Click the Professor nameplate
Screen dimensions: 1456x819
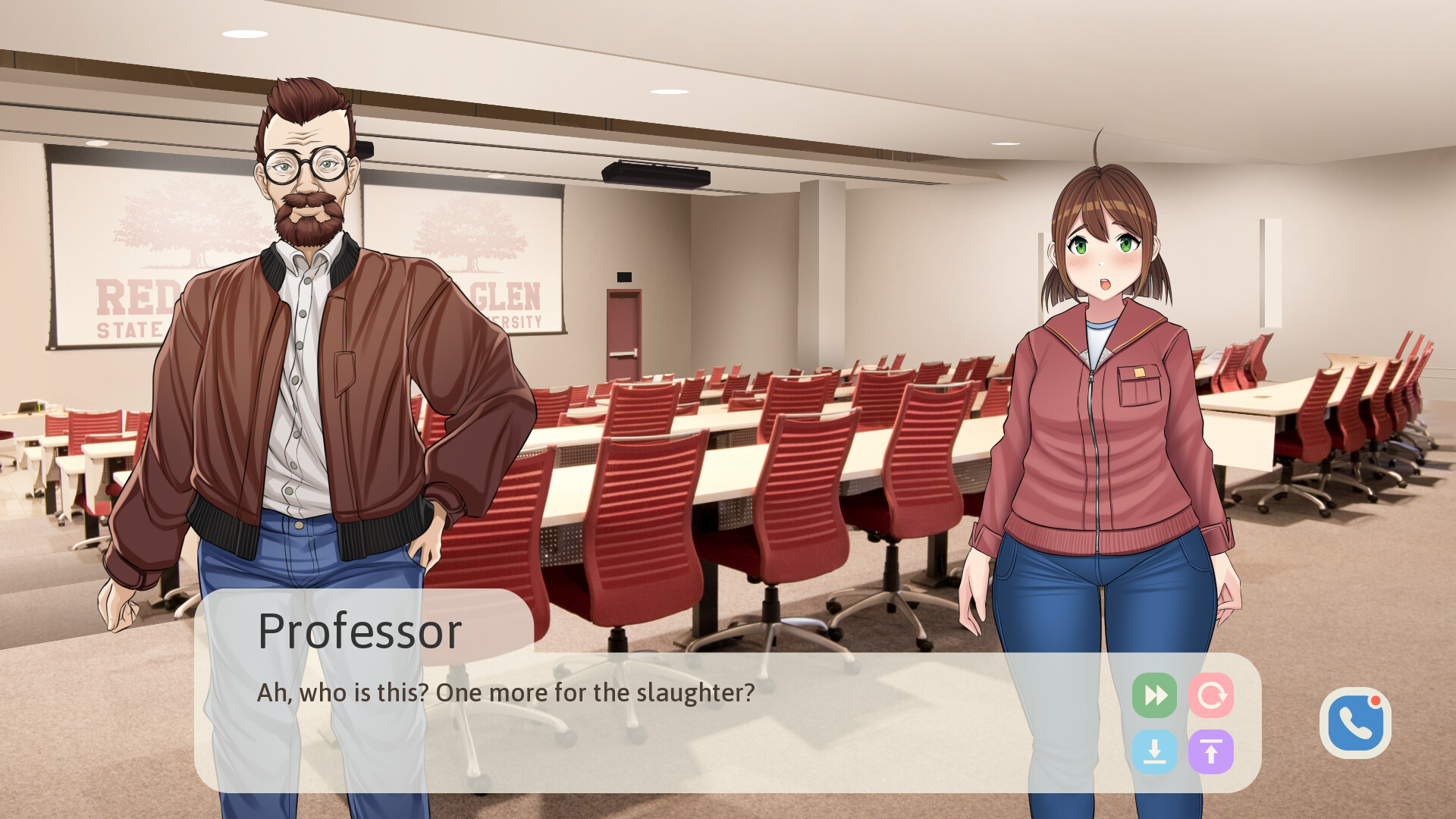coord(360,628)
